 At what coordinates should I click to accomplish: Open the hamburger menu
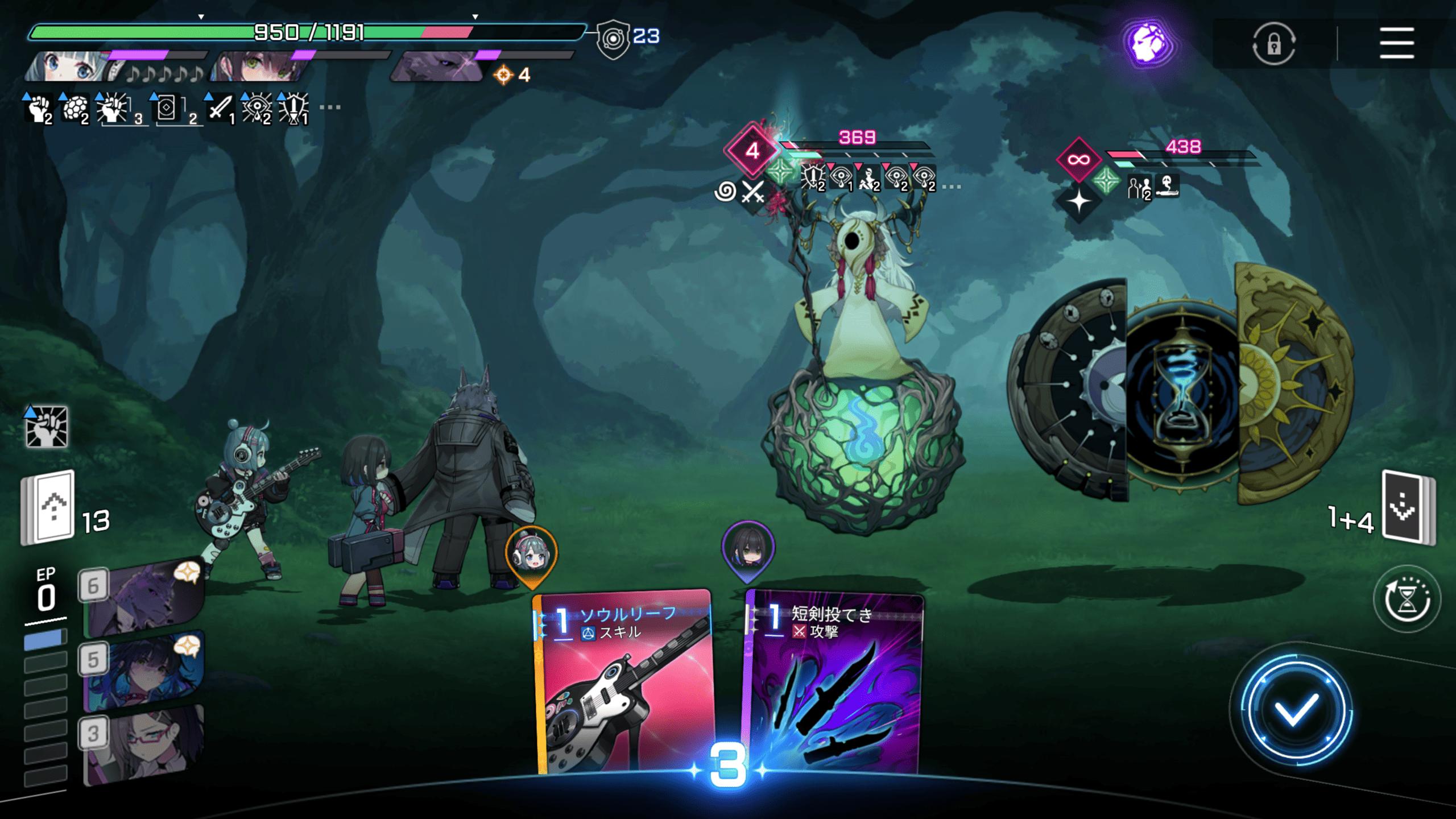[x=1396, y=43]
